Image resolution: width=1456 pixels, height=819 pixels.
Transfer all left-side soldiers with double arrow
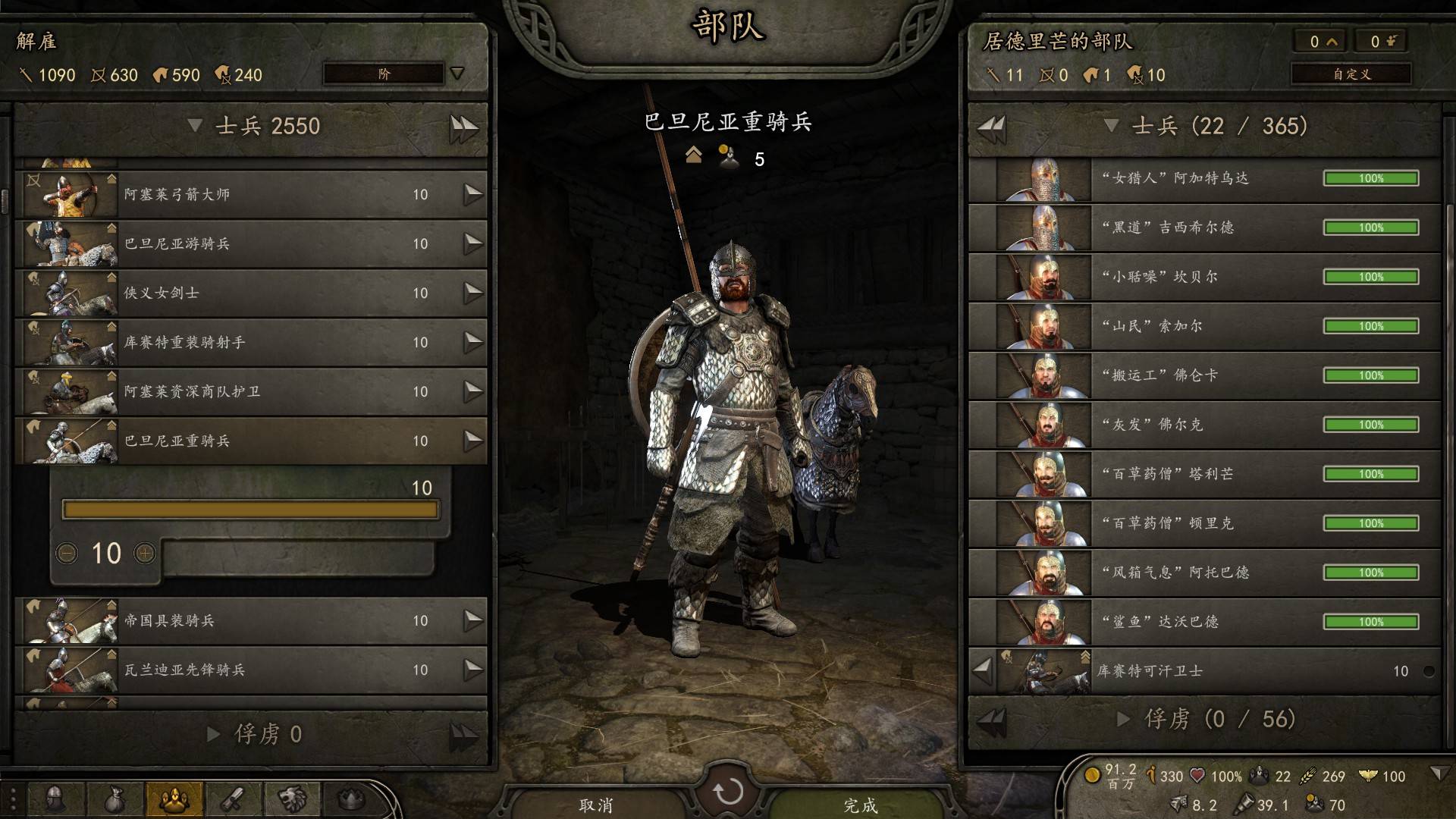point(463,127)
